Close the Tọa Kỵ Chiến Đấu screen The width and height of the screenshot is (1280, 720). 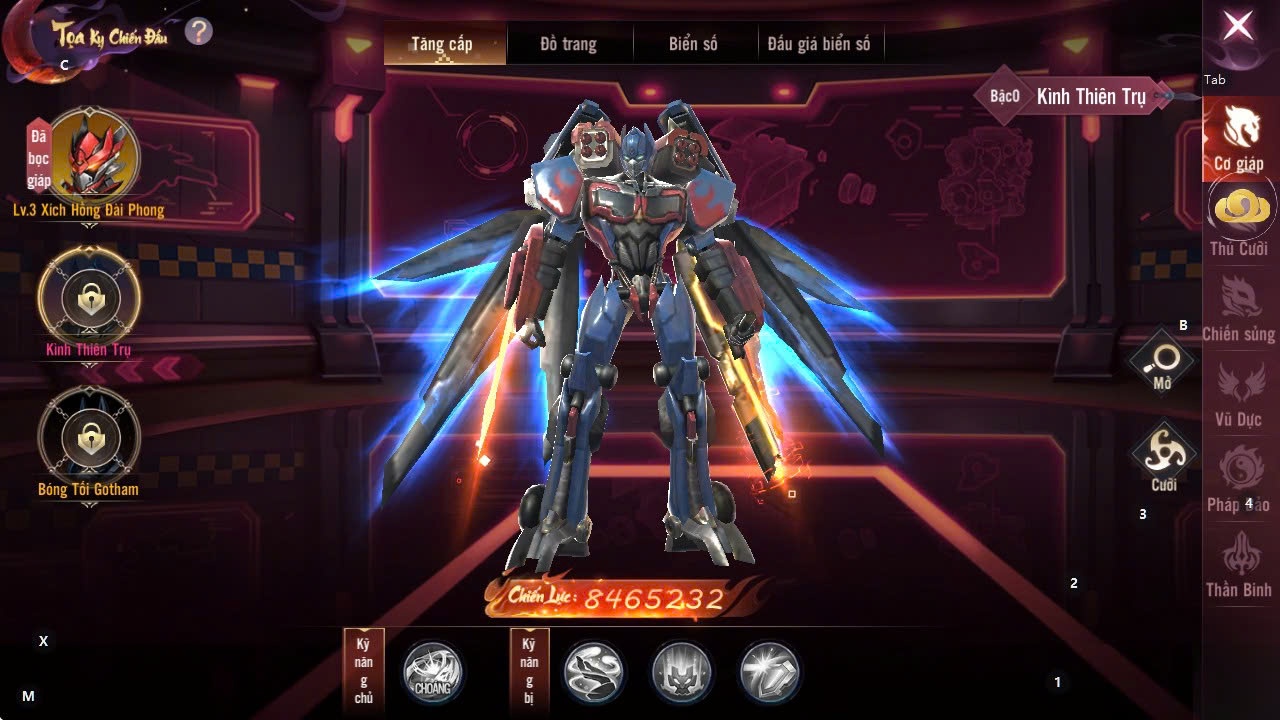(1238, 27)
